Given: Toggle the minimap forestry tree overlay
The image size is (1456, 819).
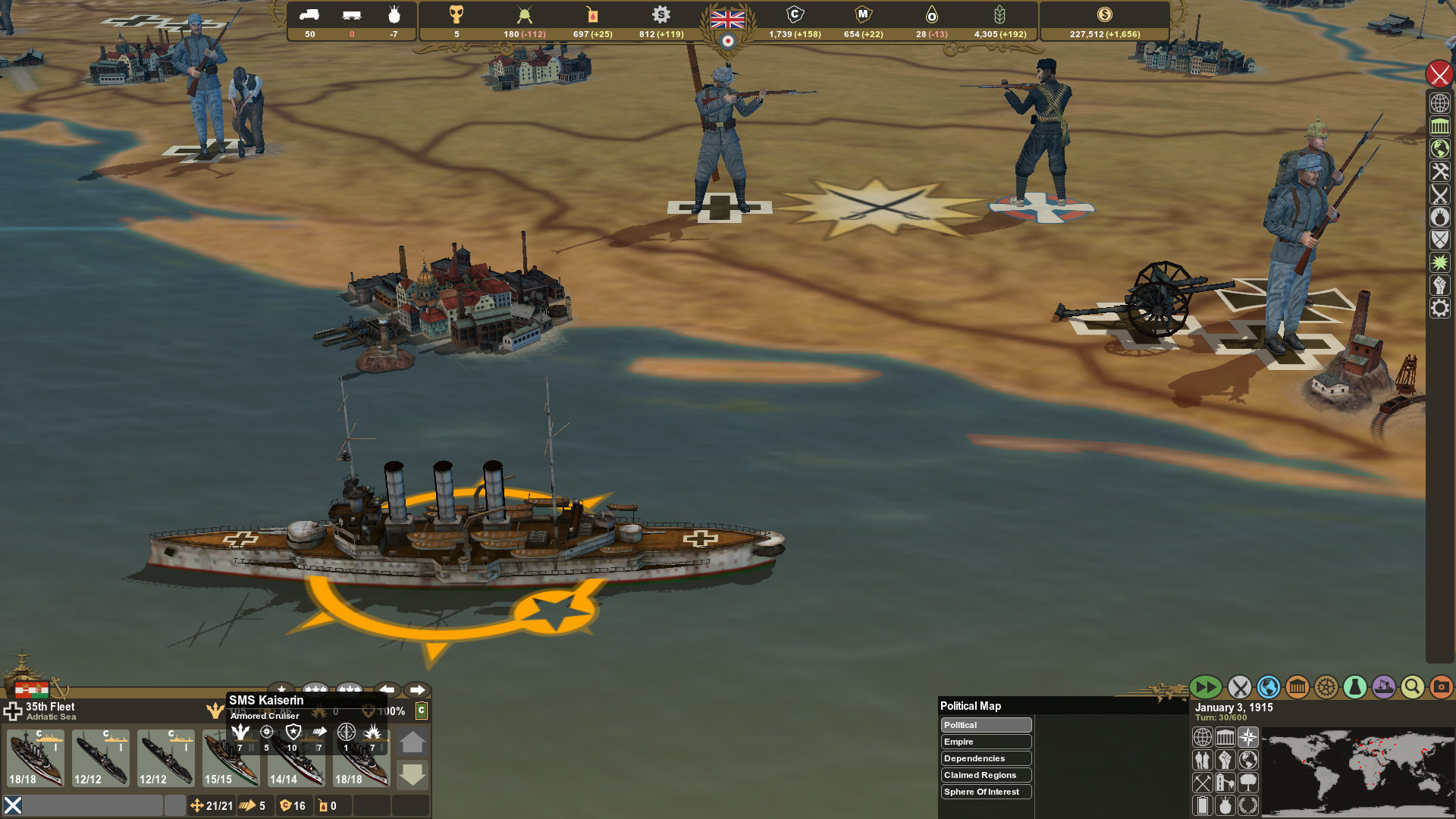Looking at the screenshot, I should click(1247, 780).
